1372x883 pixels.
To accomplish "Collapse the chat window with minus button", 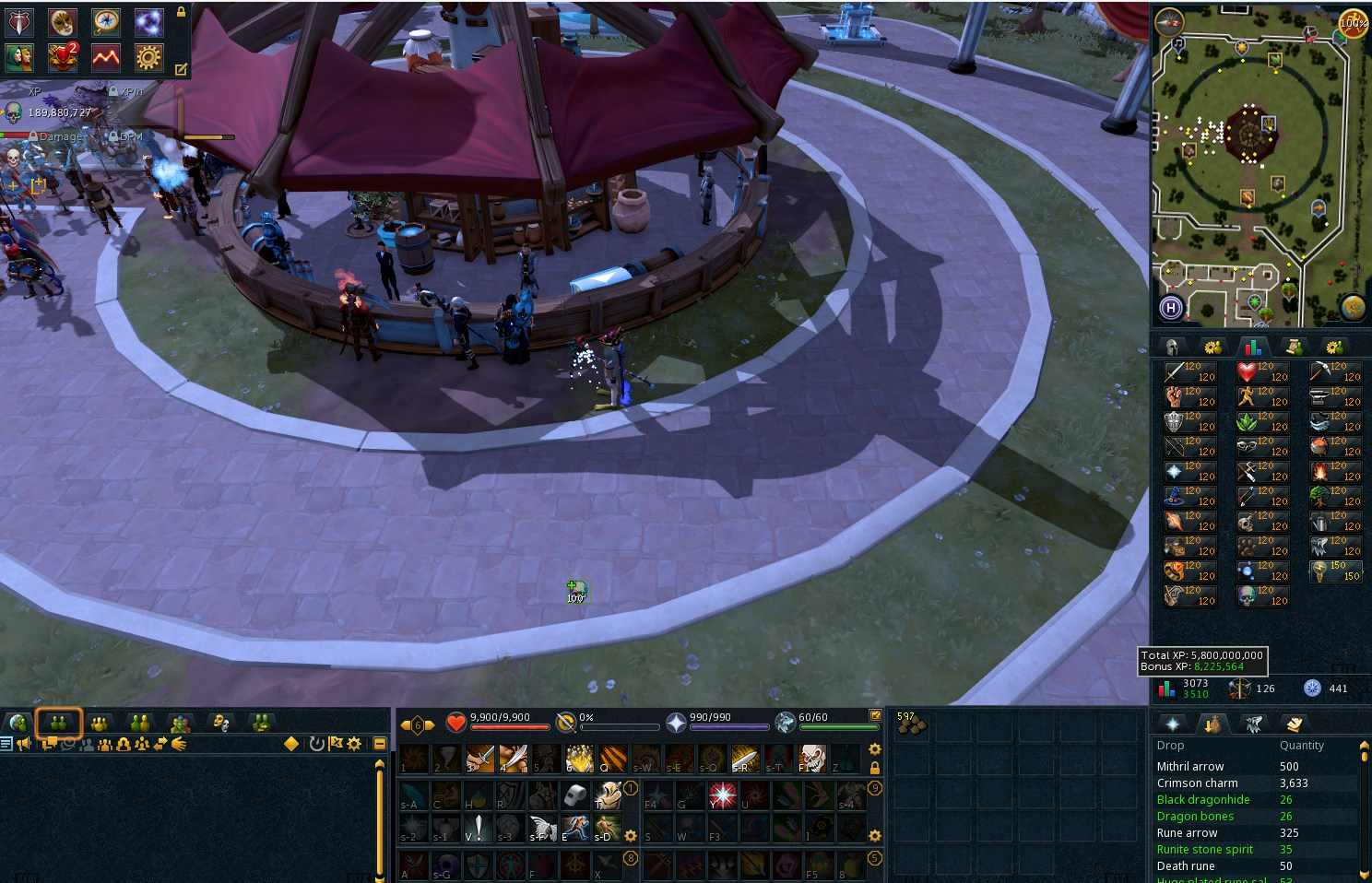I will (381, 742).
